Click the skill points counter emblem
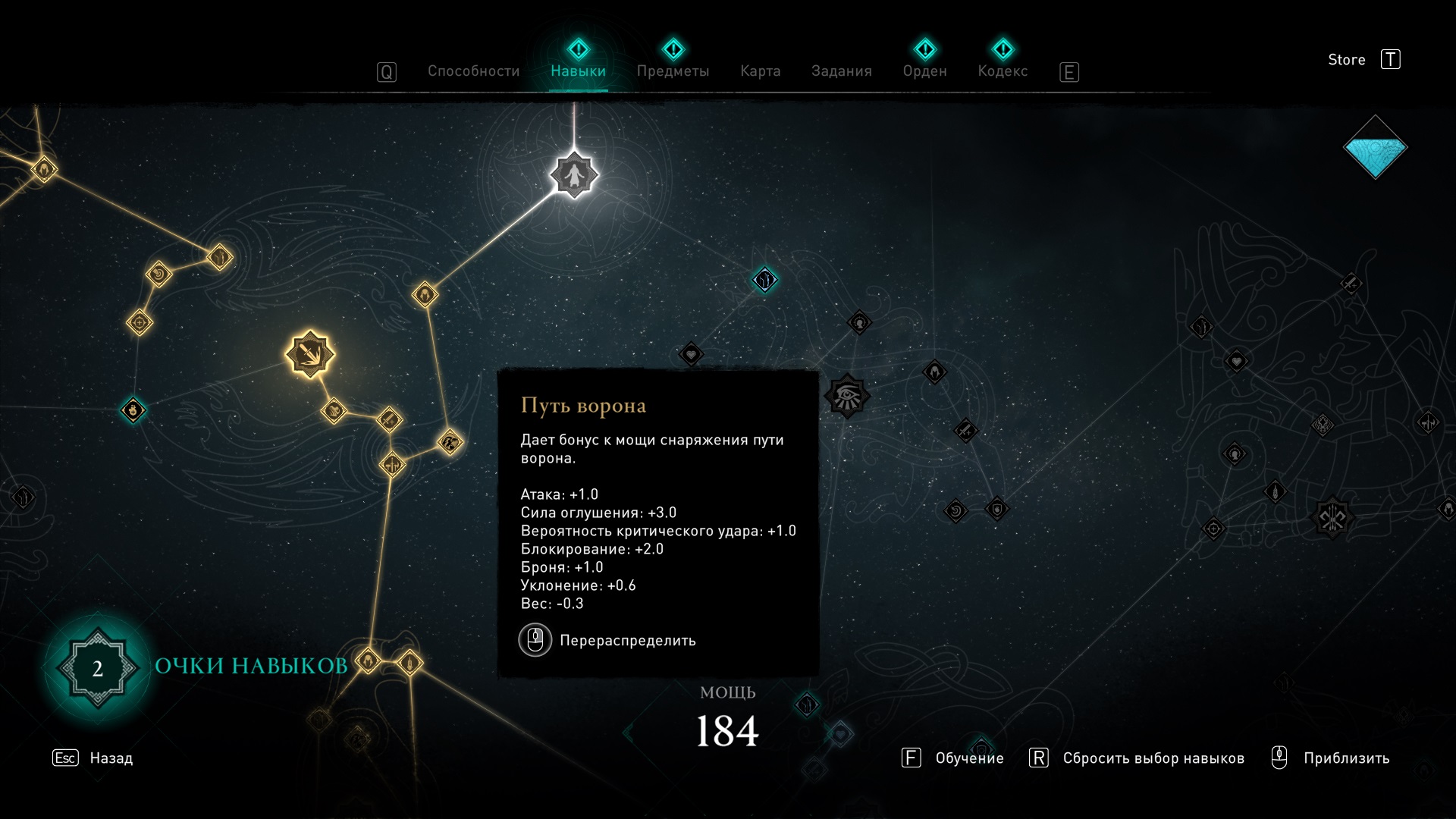The image size is (1456, 819). pyautogui.click(x=98, y=668)
